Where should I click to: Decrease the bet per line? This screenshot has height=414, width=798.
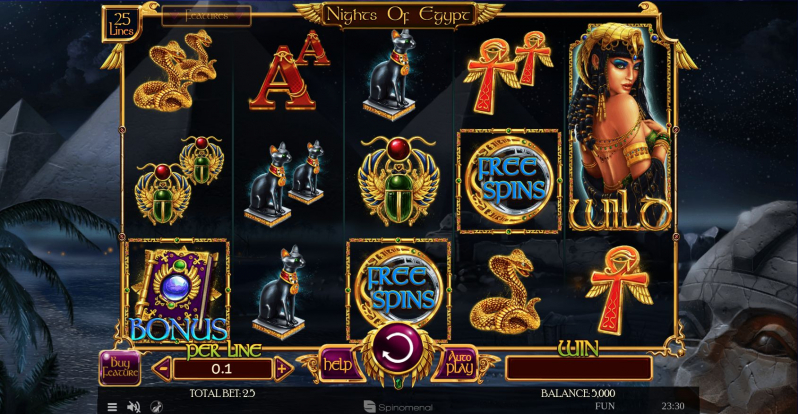click(162, 369)
